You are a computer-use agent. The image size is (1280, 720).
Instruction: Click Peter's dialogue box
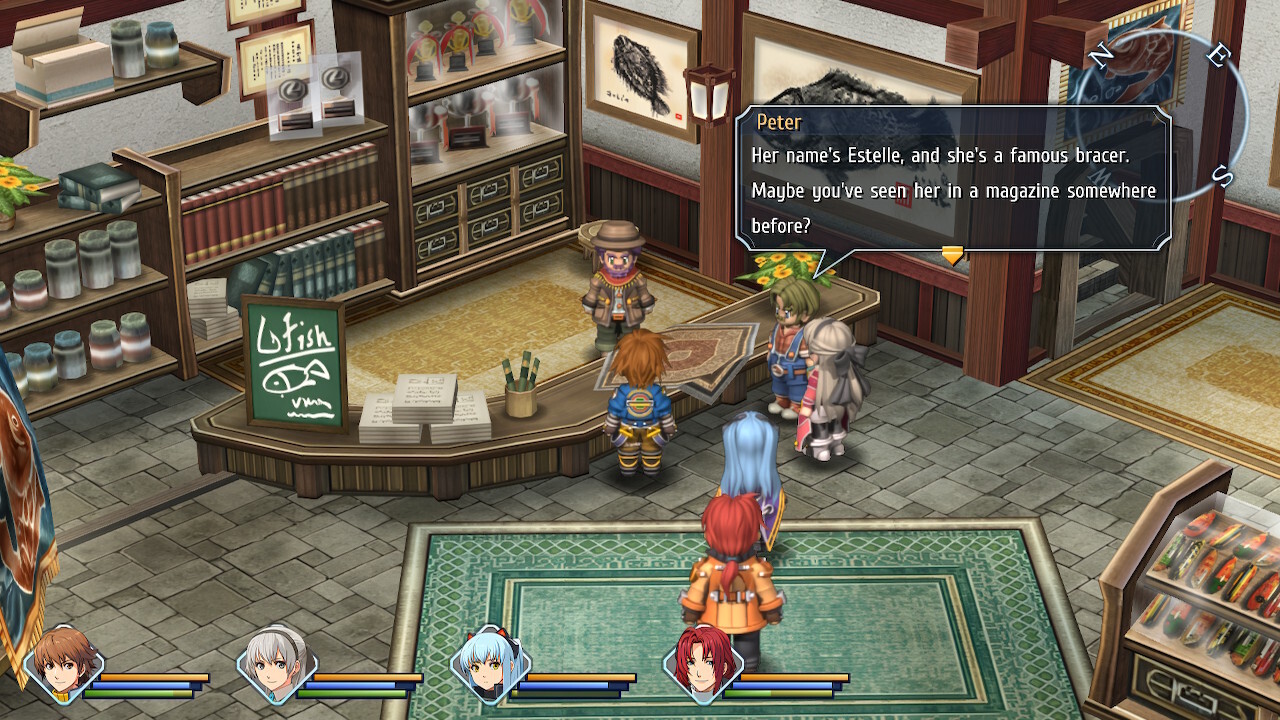point(952,177)
